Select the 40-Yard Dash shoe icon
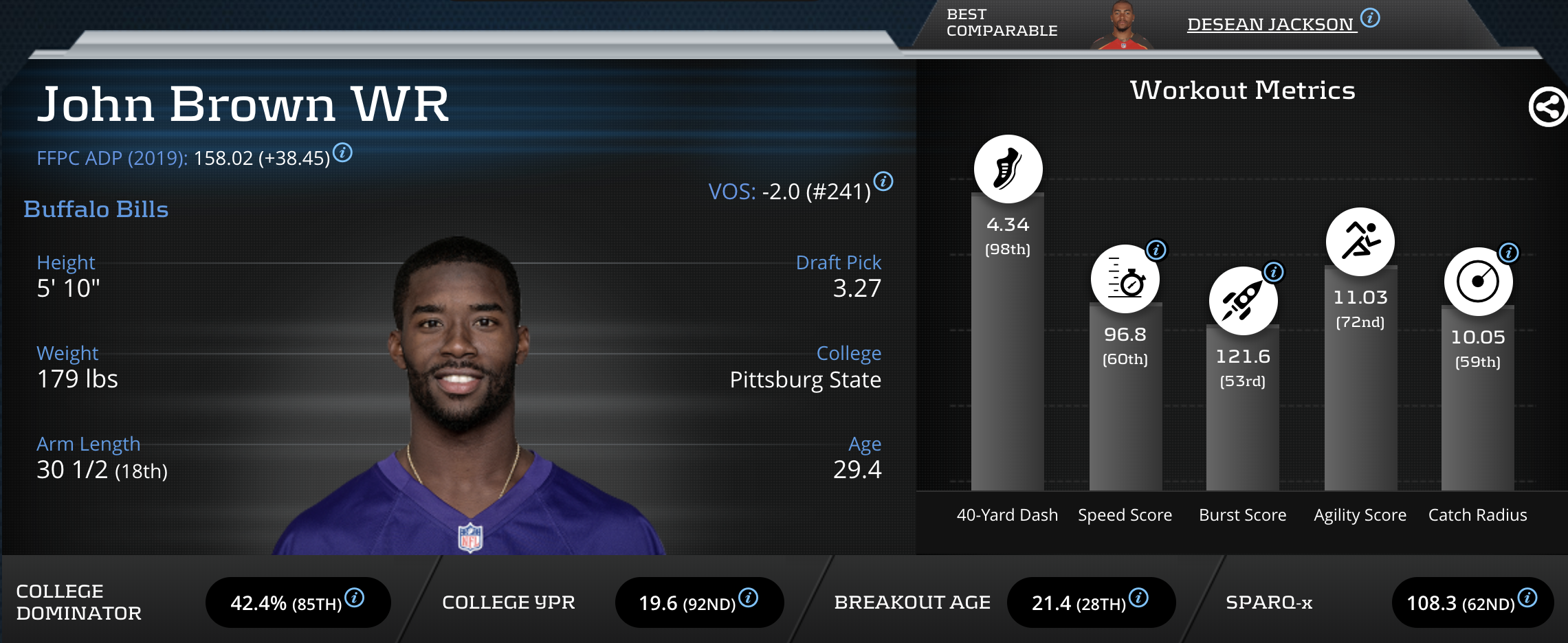 (x=1008, y=169)
